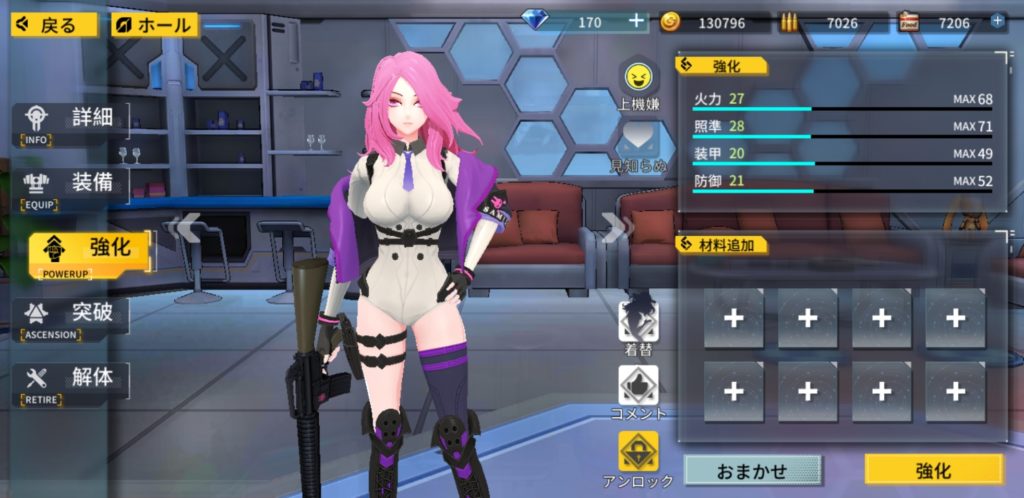Switch to next character with right arrow

[611, 229]
